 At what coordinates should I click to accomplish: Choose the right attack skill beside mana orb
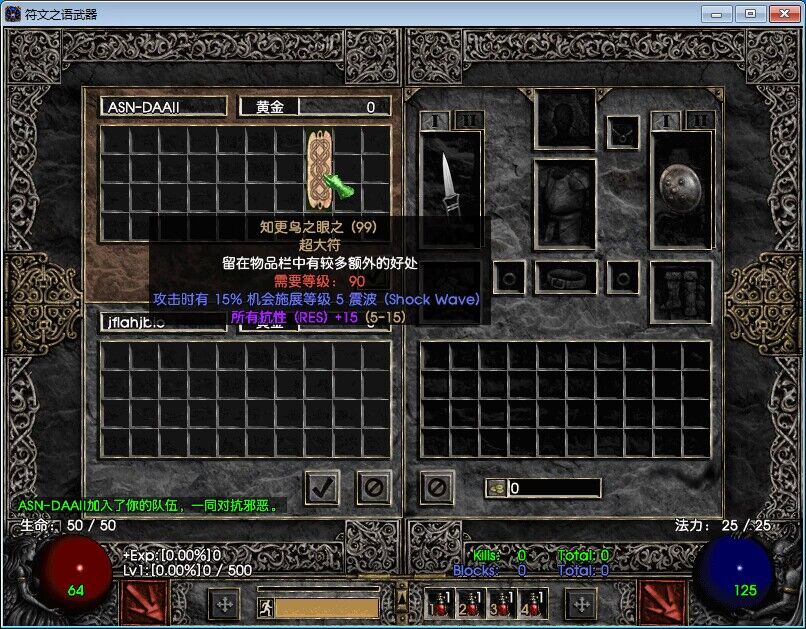pyautogui.click(x=660, y=602)
